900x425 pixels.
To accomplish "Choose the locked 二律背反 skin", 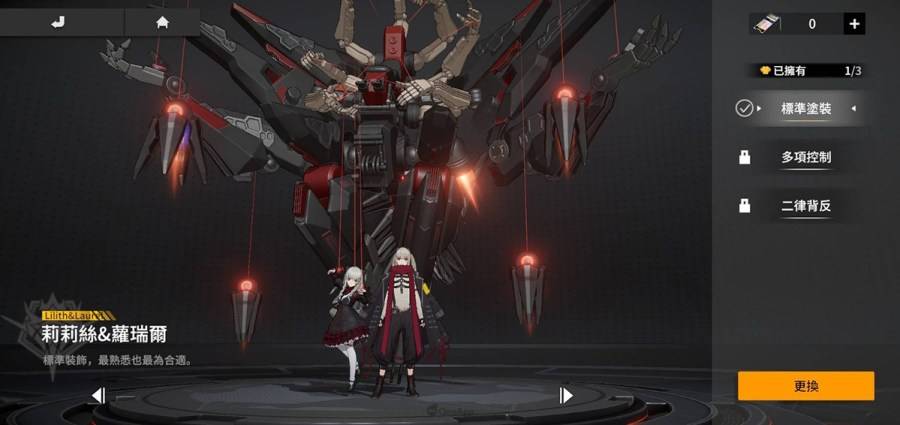I will 806,206.
